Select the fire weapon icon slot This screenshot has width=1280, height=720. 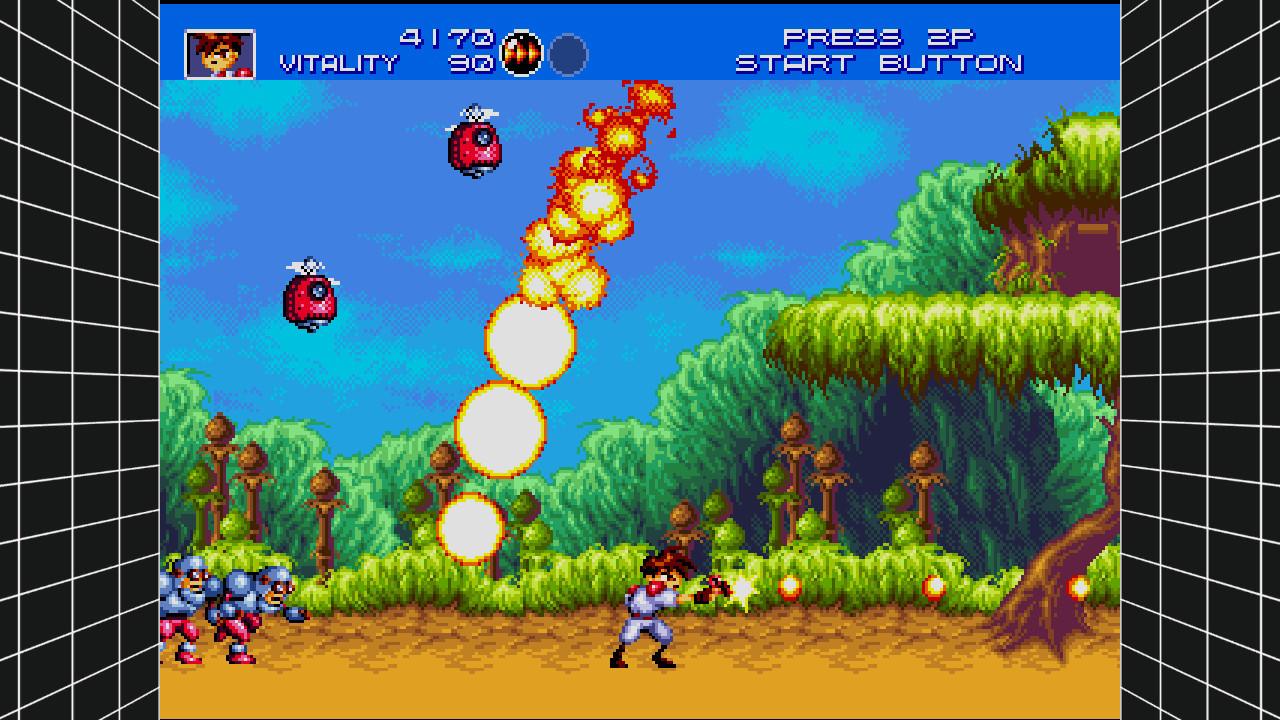click(520, 54)
